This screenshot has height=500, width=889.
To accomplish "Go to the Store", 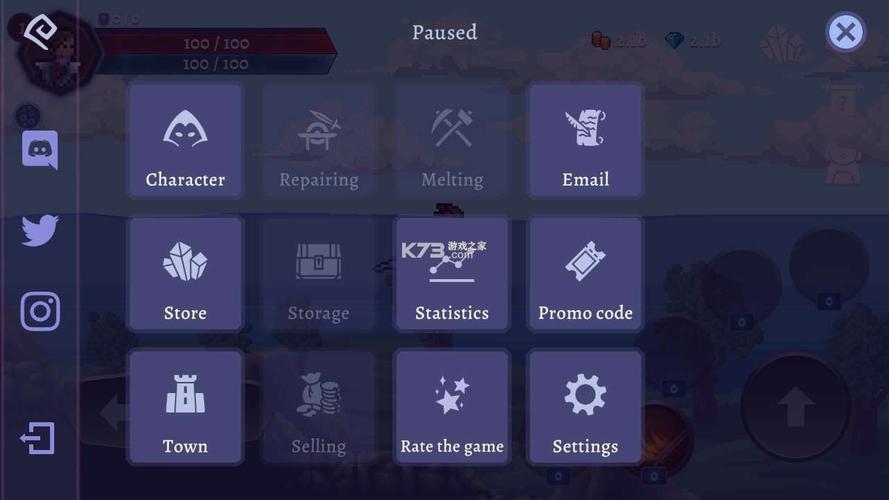I will (185, 274).
